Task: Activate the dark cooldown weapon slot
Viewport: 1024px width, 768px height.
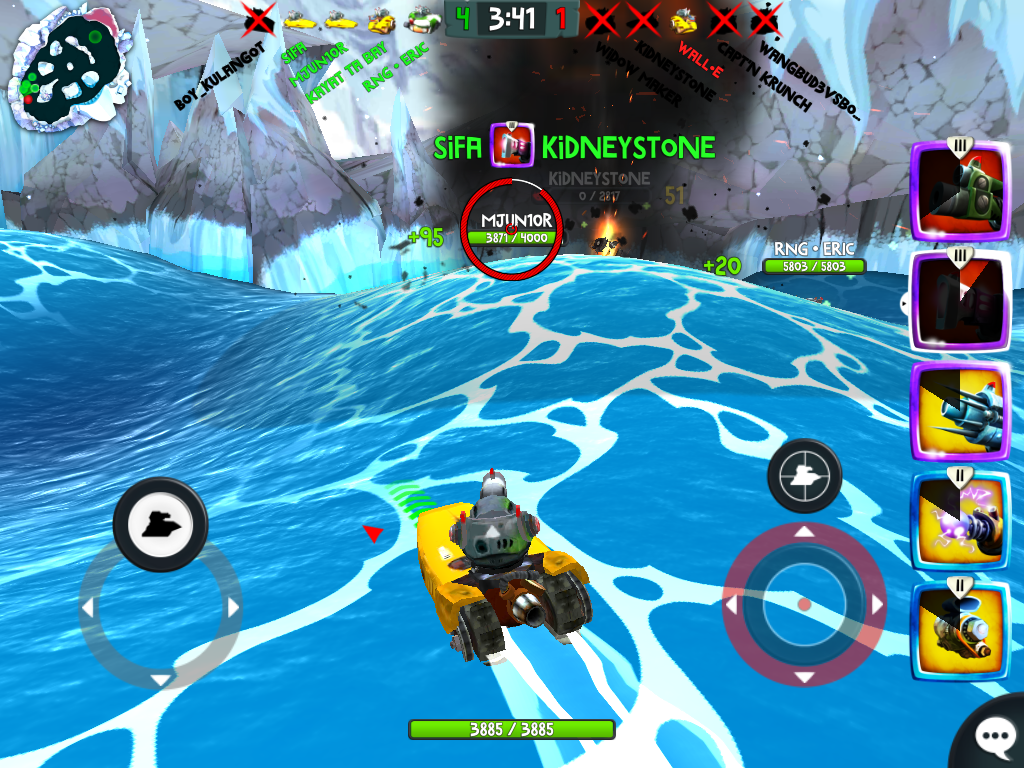Action: click(960, 299)
